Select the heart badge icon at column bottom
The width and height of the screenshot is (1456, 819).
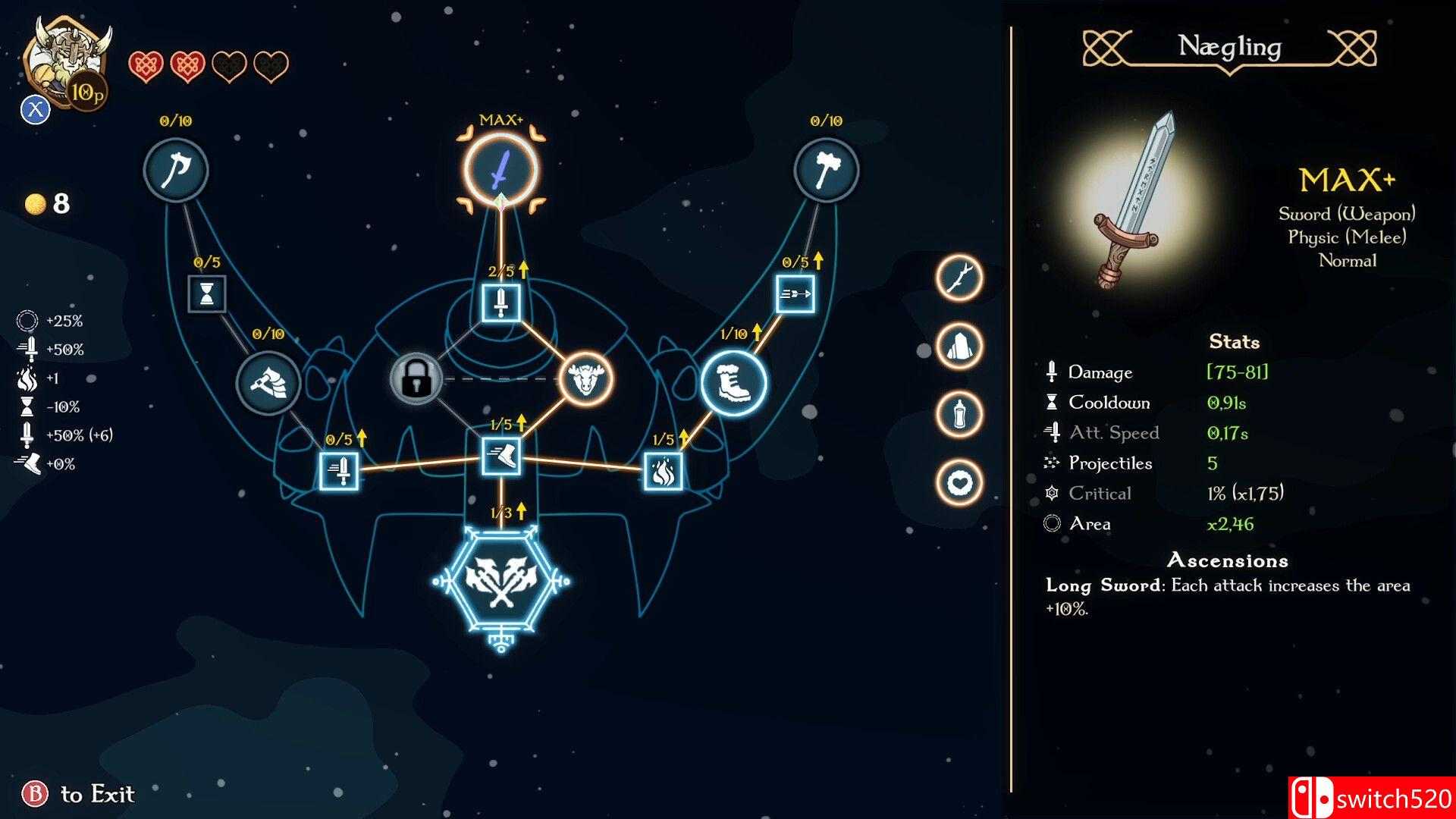(959, 478)
